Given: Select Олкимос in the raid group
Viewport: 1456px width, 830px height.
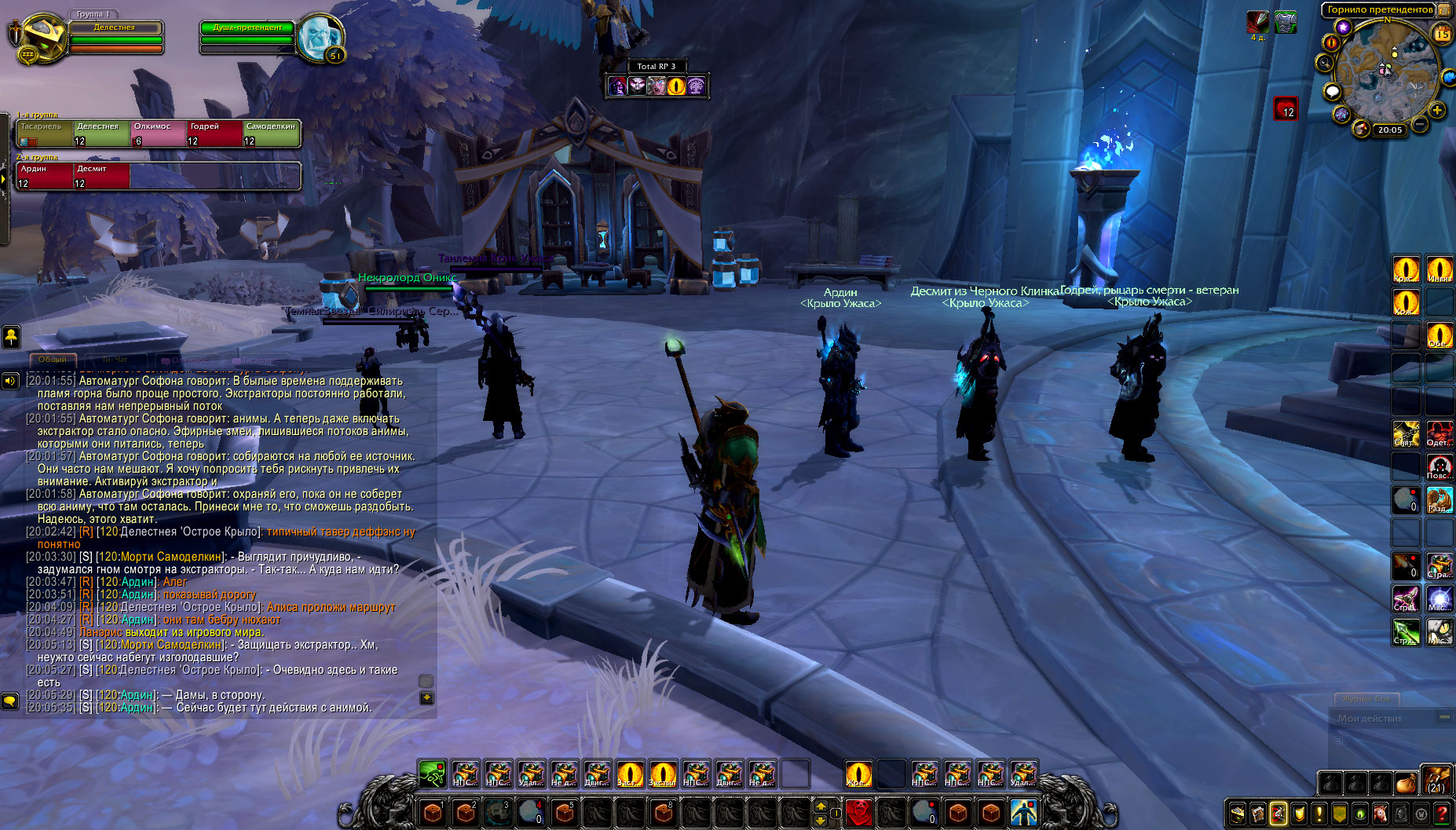Looking at the screenshot, I should [158, 133].
